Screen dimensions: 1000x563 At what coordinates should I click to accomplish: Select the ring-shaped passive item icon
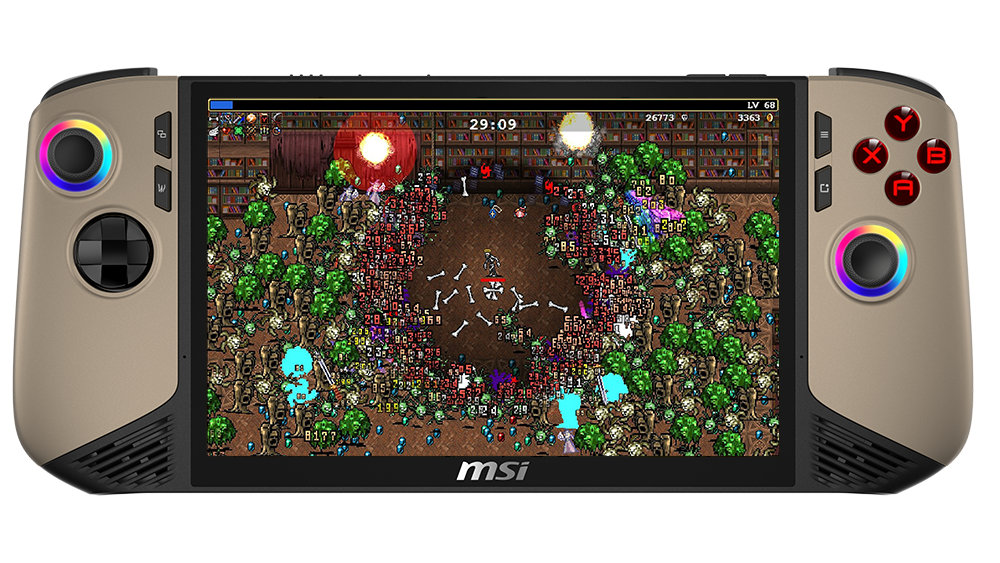277,131
